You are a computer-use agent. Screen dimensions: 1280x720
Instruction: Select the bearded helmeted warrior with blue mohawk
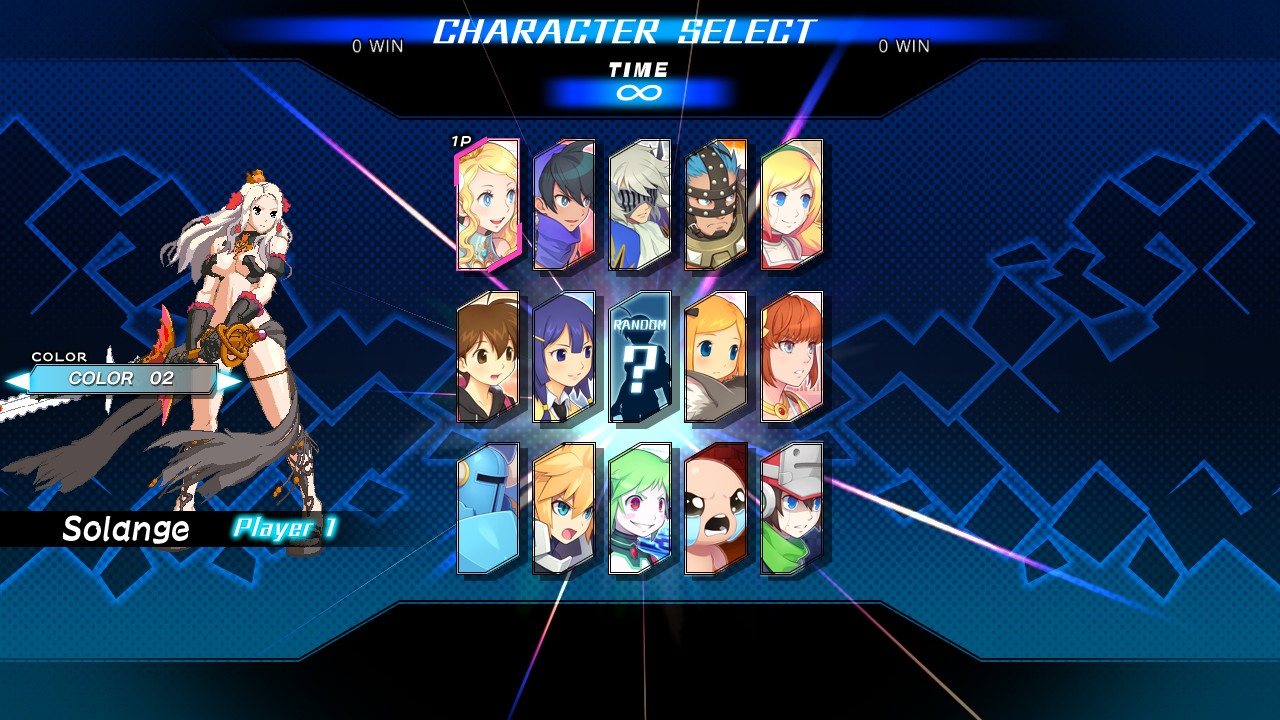click(x=716, y=205)
